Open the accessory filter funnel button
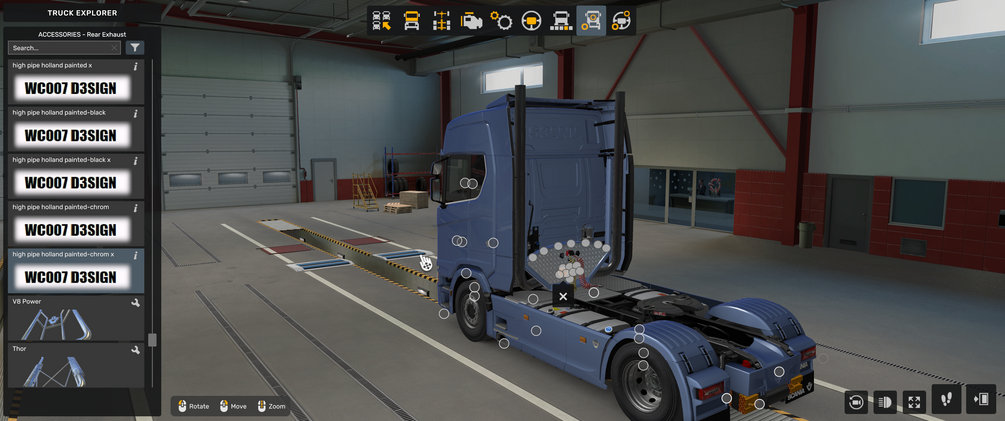The image size is (1005, 421). click(135, 48)
